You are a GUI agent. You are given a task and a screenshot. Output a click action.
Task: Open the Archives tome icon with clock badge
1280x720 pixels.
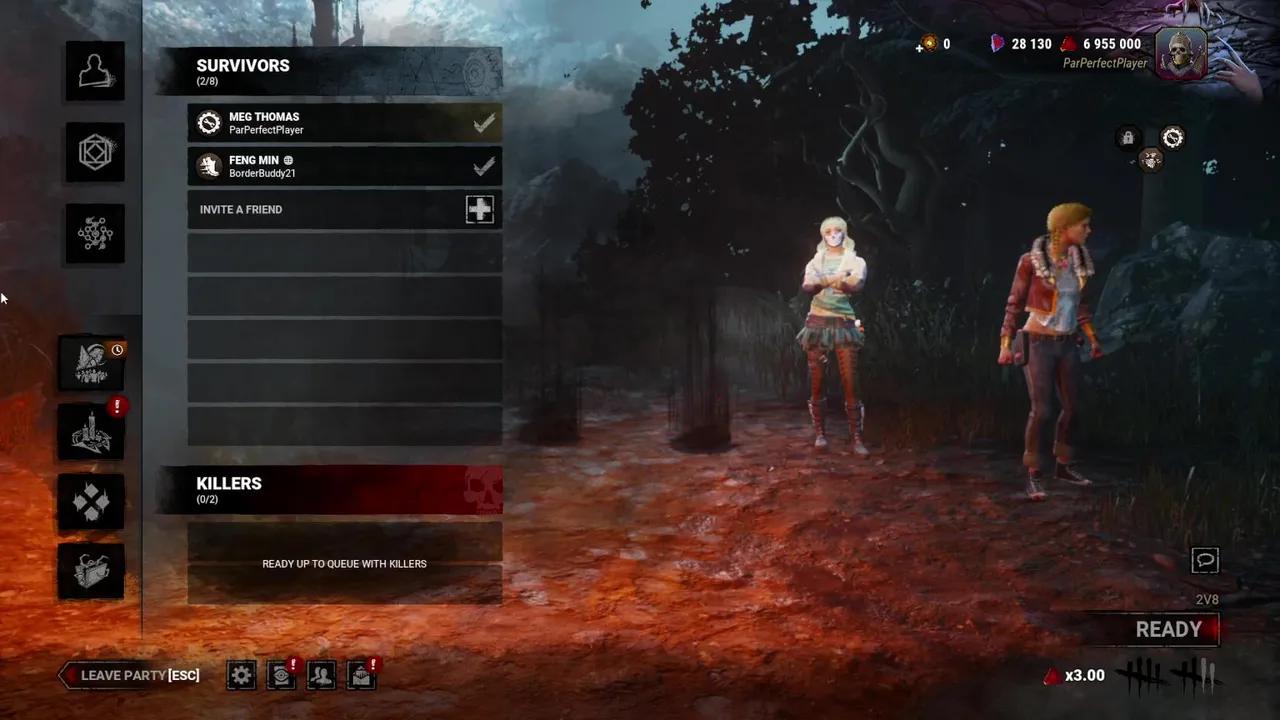pyautogui.click(x=91, y=364)
